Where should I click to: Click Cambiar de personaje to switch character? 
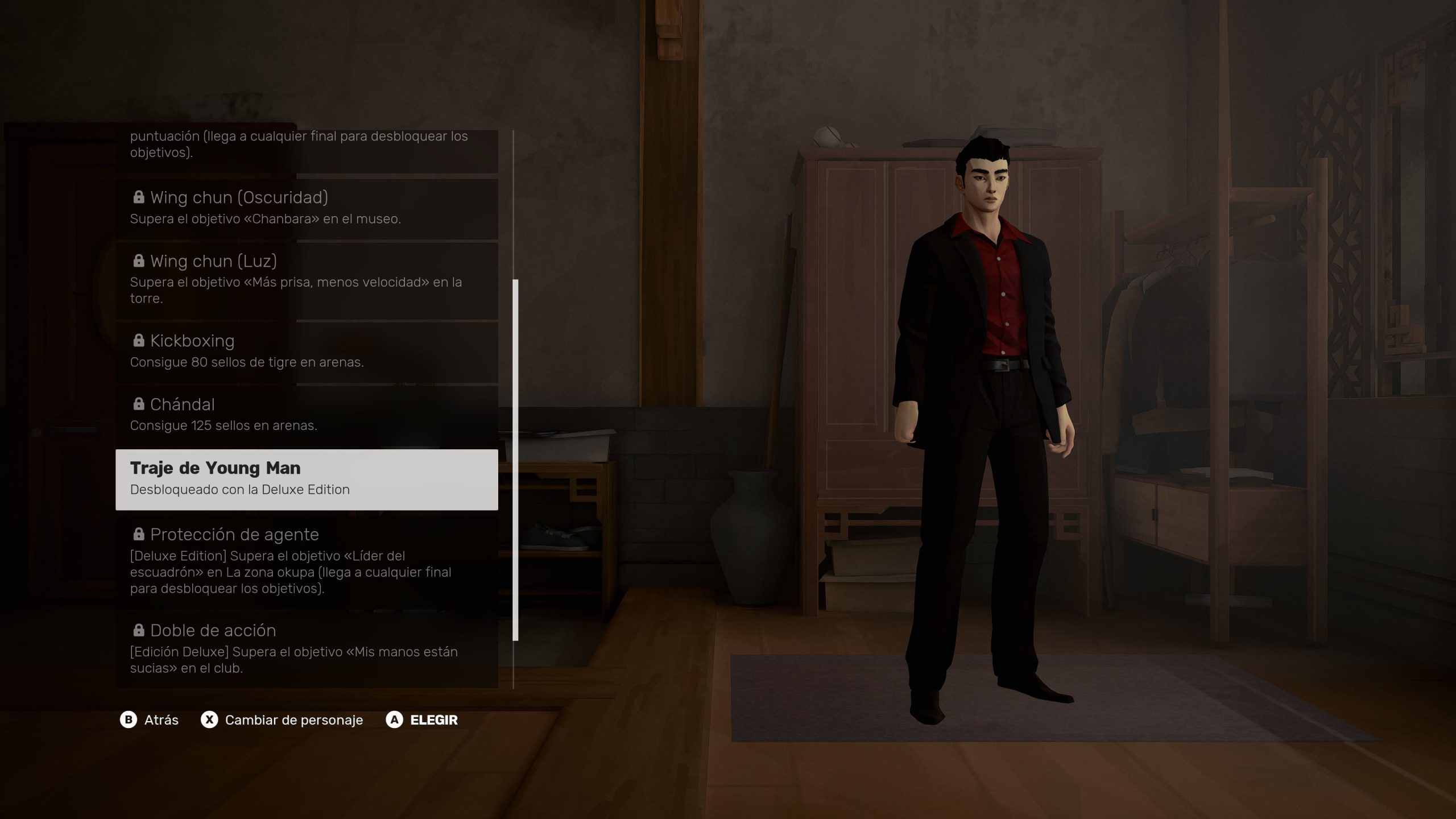[x=282, y=720]
